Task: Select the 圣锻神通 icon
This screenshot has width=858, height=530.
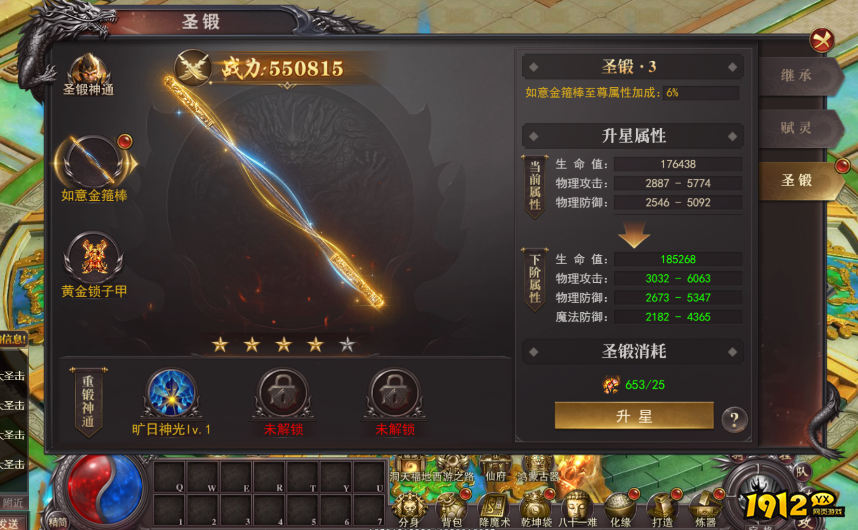Action: [x=89, y=71]
